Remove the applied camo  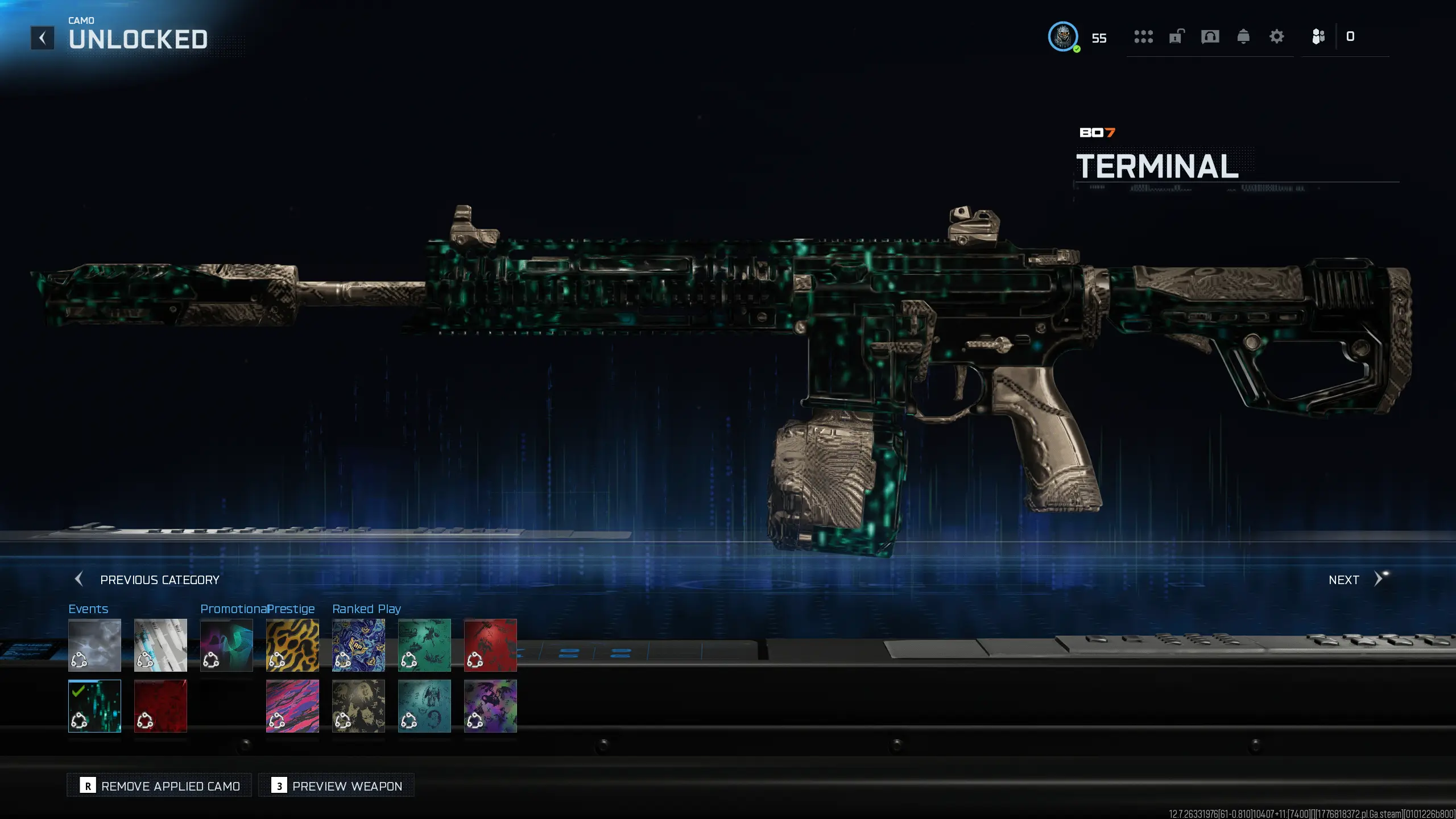[x=159, y=785]
